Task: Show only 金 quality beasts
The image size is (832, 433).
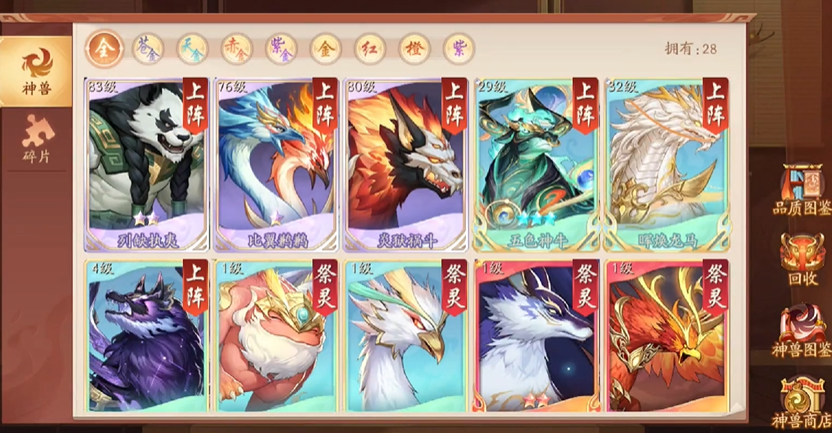Action: pos(324,47)
